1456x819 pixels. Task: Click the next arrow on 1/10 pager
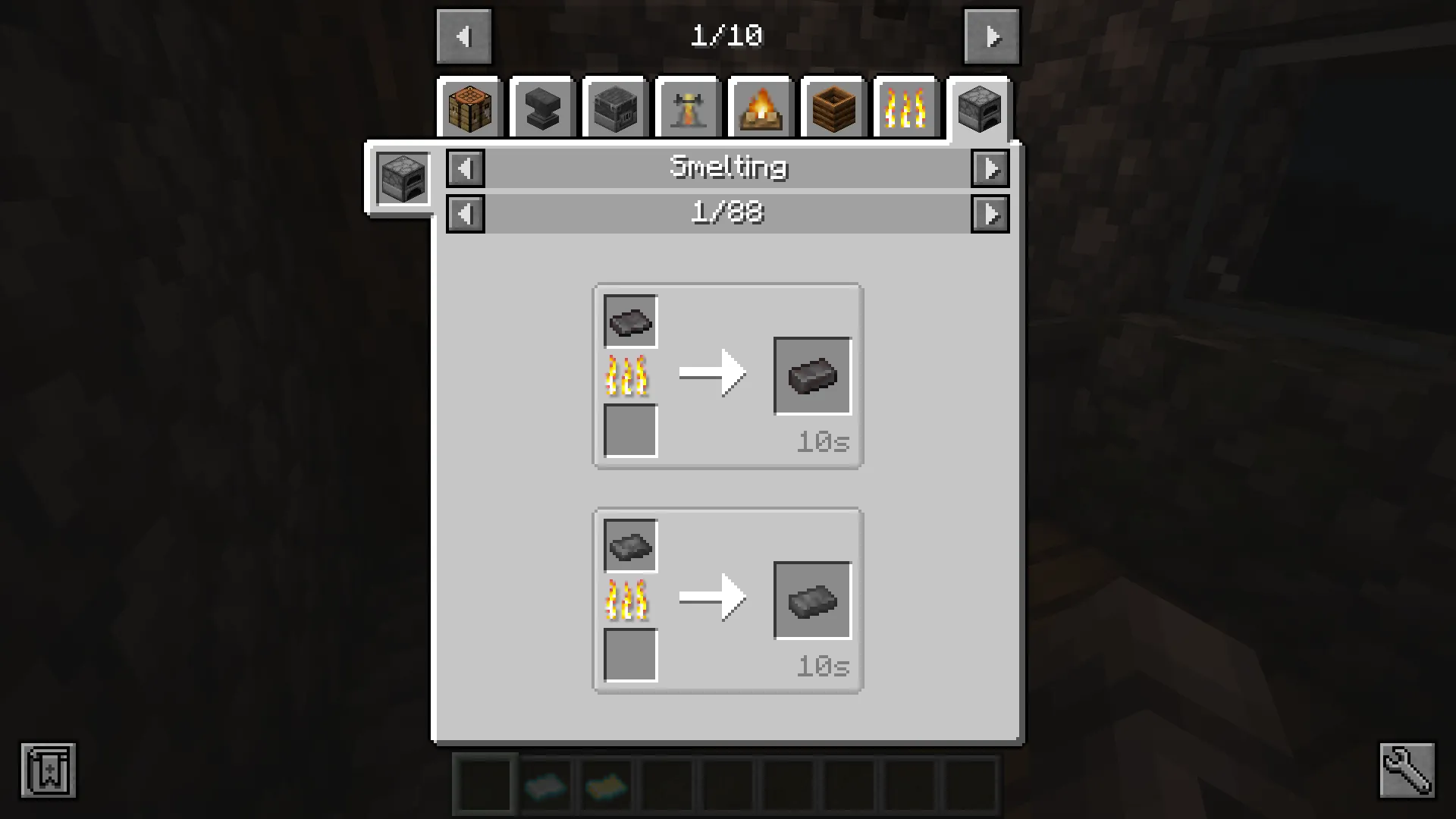(992, 36)
